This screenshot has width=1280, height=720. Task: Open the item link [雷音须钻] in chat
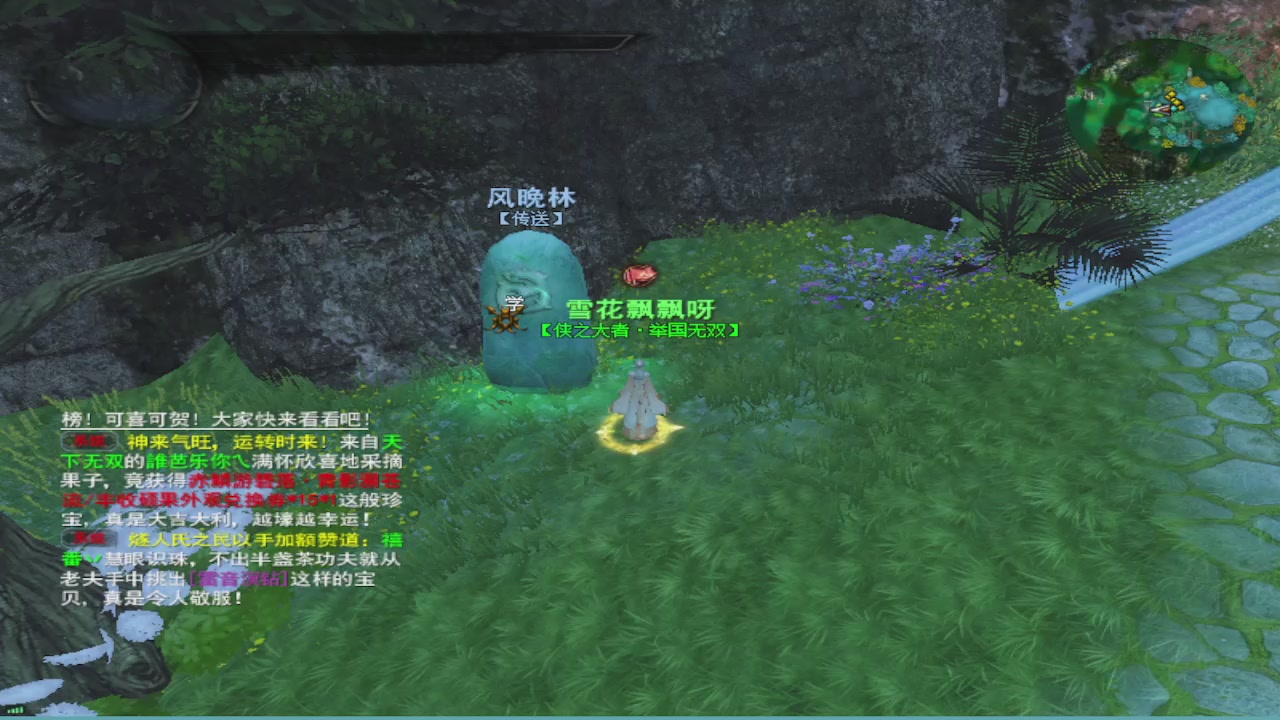coord(238,578)
